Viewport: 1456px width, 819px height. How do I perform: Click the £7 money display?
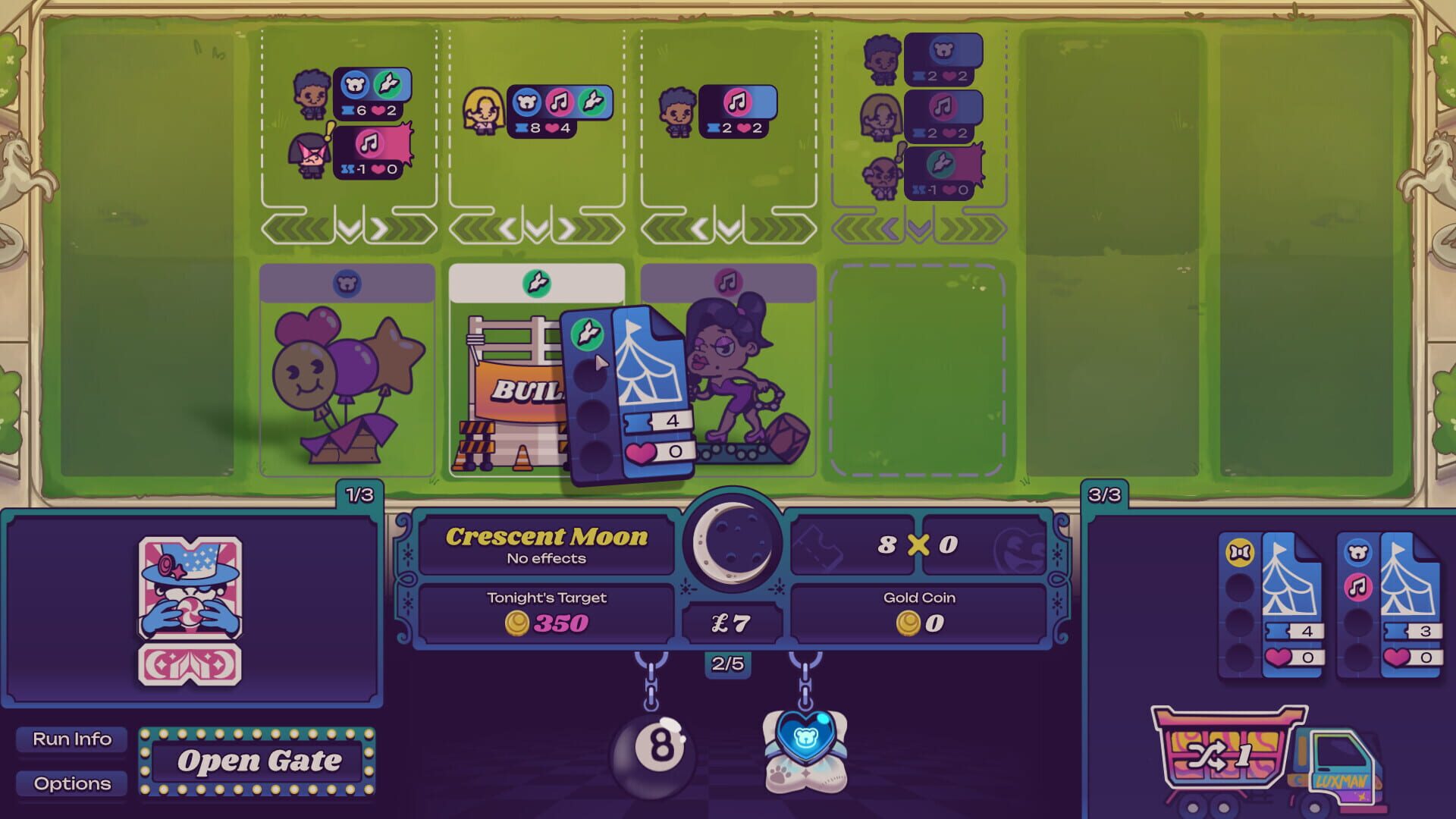pos(730,623)
